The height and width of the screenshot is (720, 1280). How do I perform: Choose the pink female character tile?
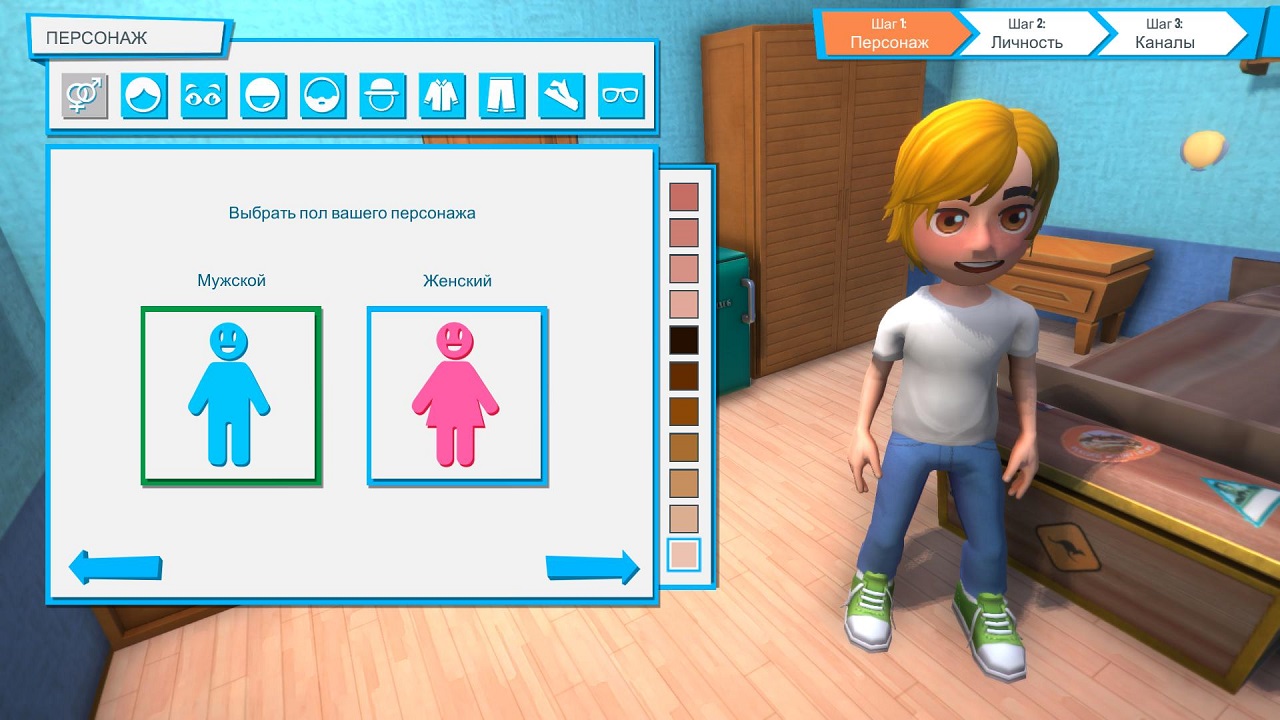(x=457, y=396)
